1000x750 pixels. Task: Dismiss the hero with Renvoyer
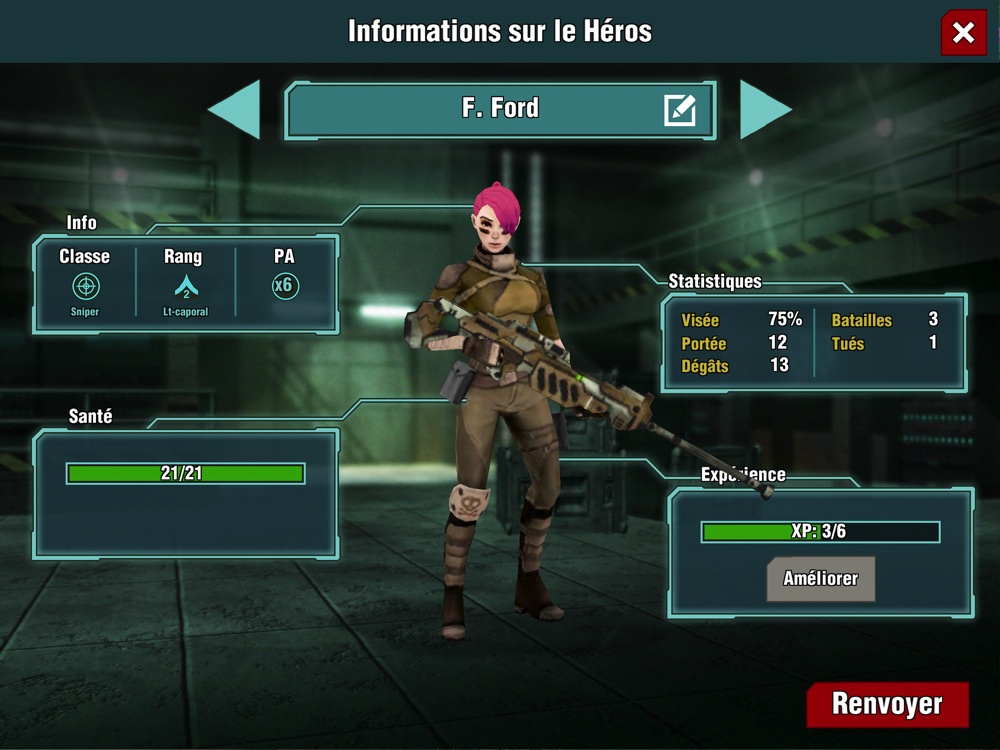click(887, 704)
